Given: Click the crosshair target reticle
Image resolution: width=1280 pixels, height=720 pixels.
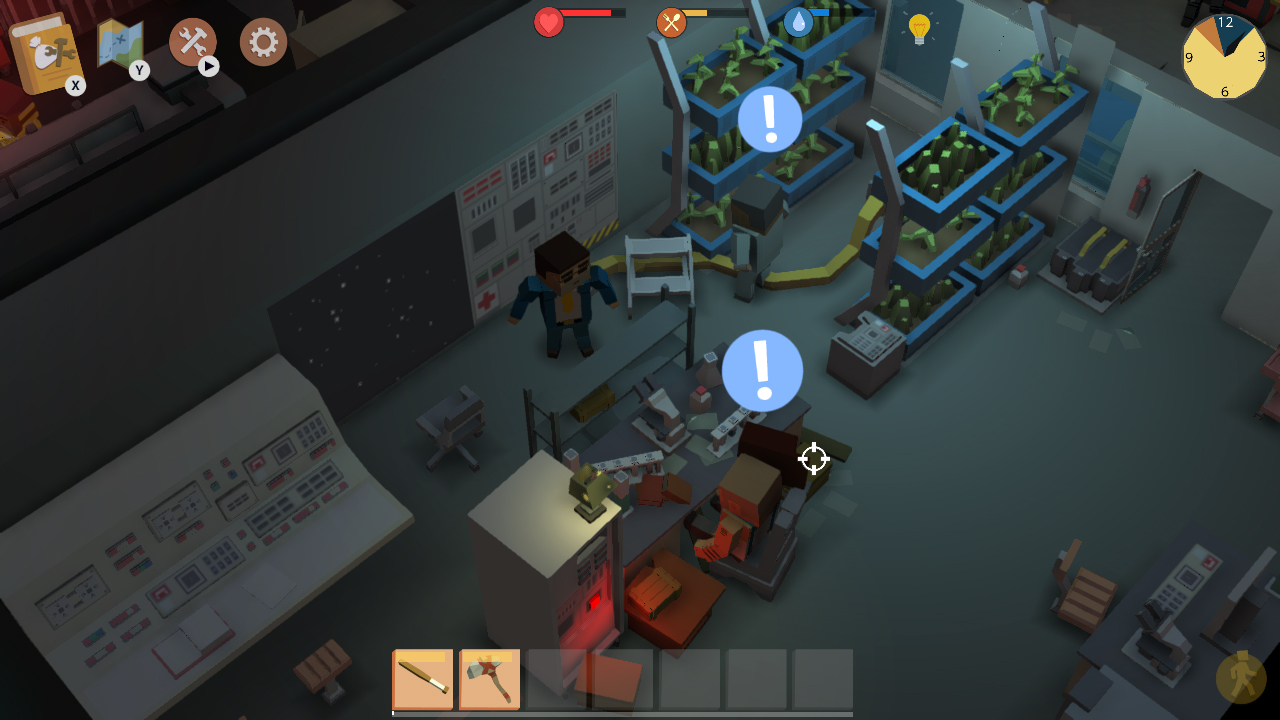Looking at the screenshot, I should (x=813, y=459).
